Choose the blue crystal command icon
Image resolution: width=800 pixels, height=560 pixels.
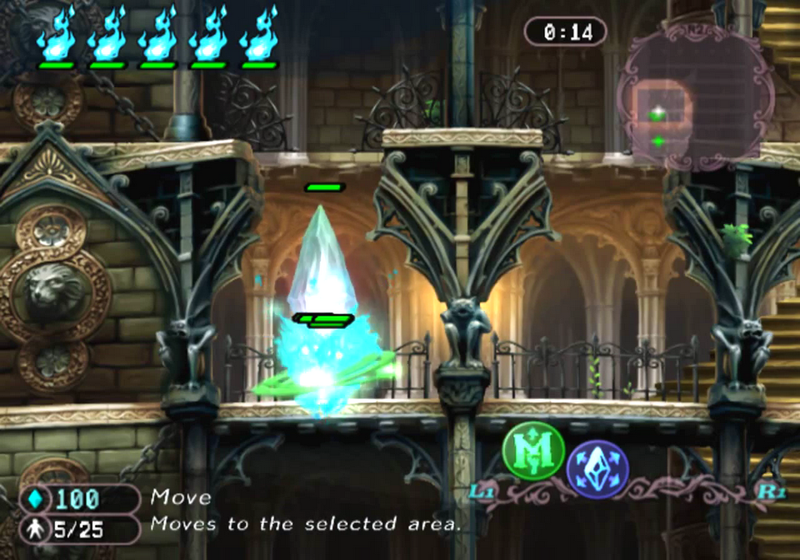click(x=595, y=468)
